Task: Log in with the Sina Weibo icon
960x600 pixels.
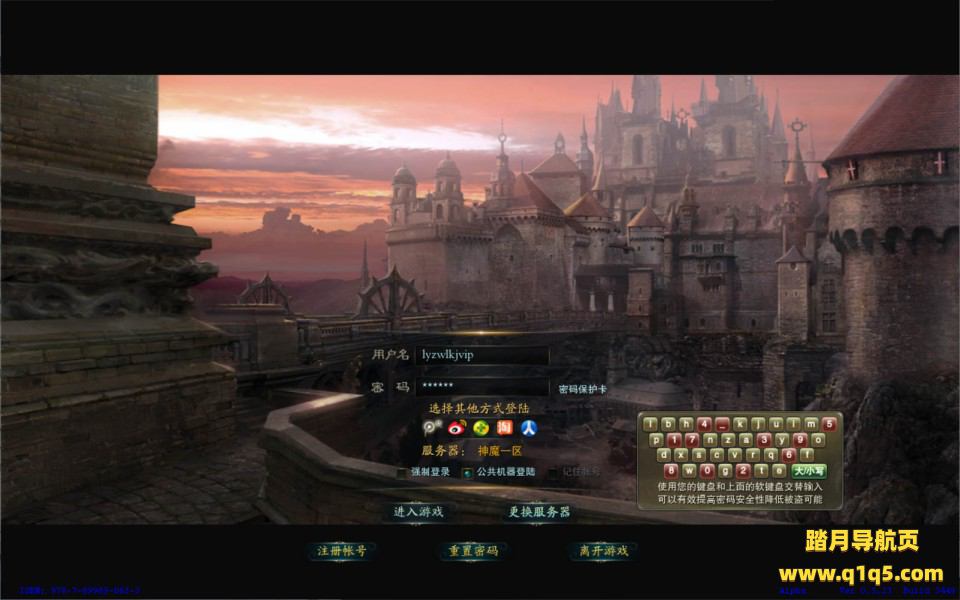Action: coord(457,428)
